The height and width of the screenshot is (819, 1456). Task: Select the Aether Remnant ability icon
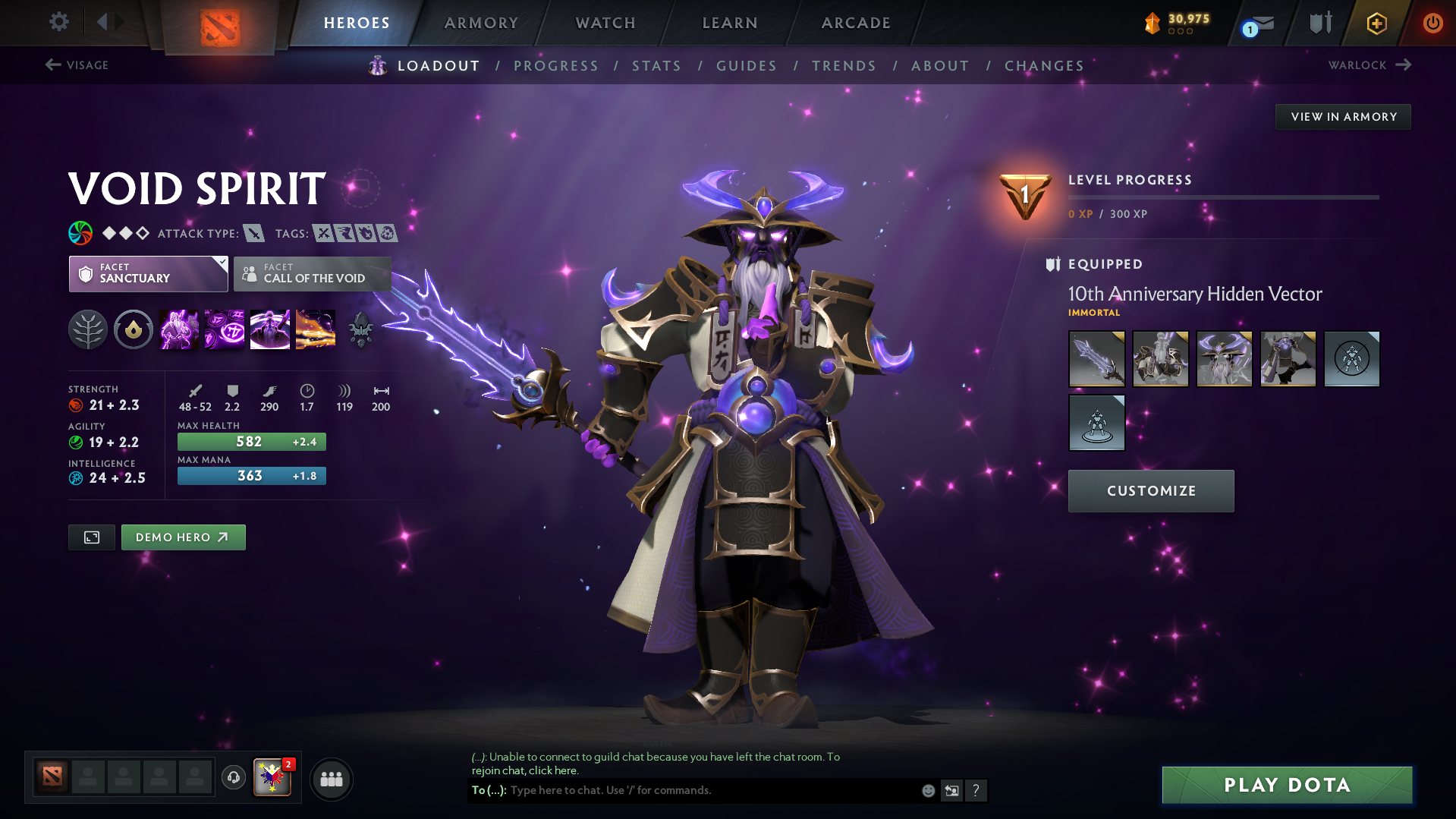[178, 329]
